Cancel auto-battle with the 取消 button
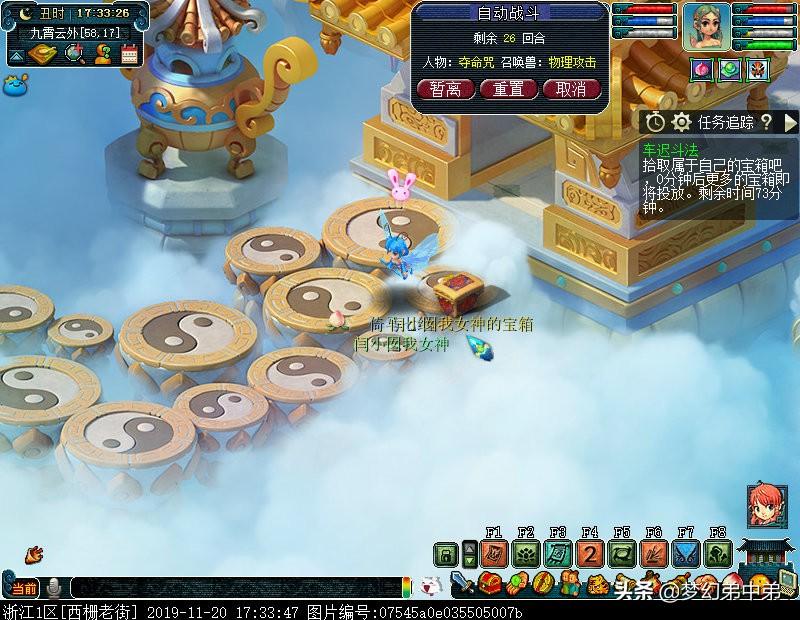 pyautogui.click(x=571, y=89)
